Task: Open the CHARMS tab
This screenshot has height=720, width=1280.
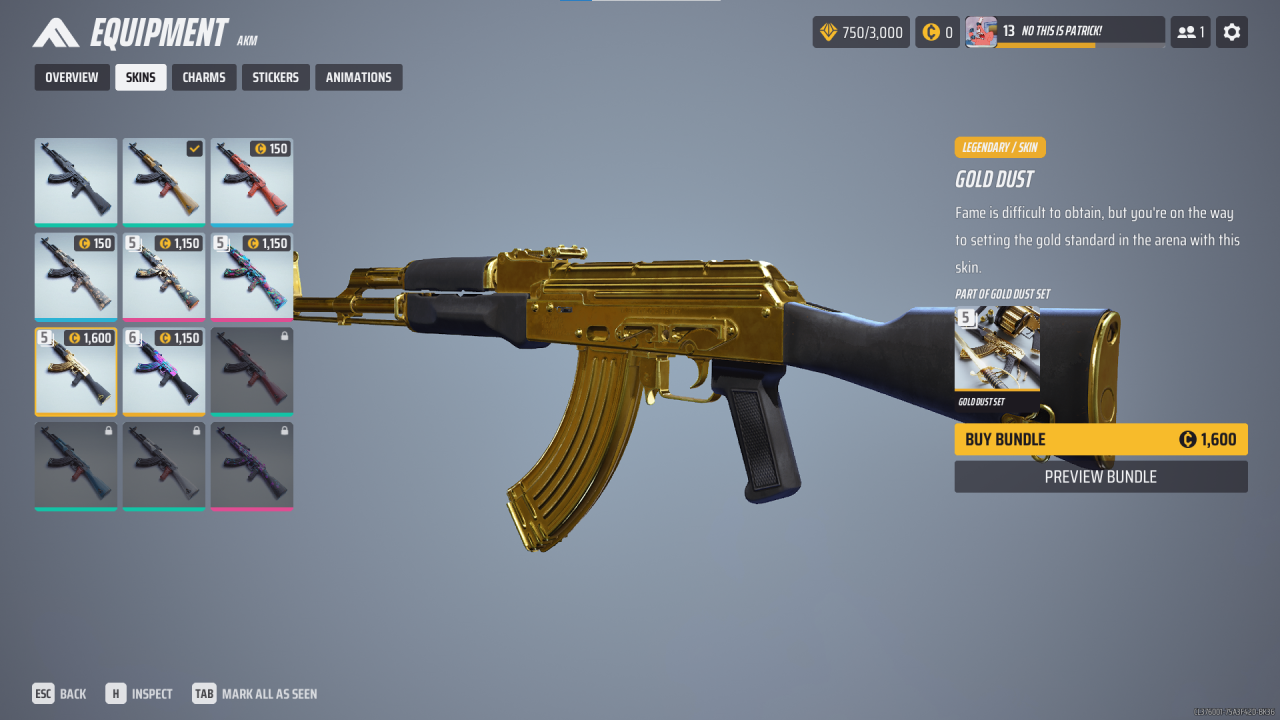Action: (x=204, y=77)
